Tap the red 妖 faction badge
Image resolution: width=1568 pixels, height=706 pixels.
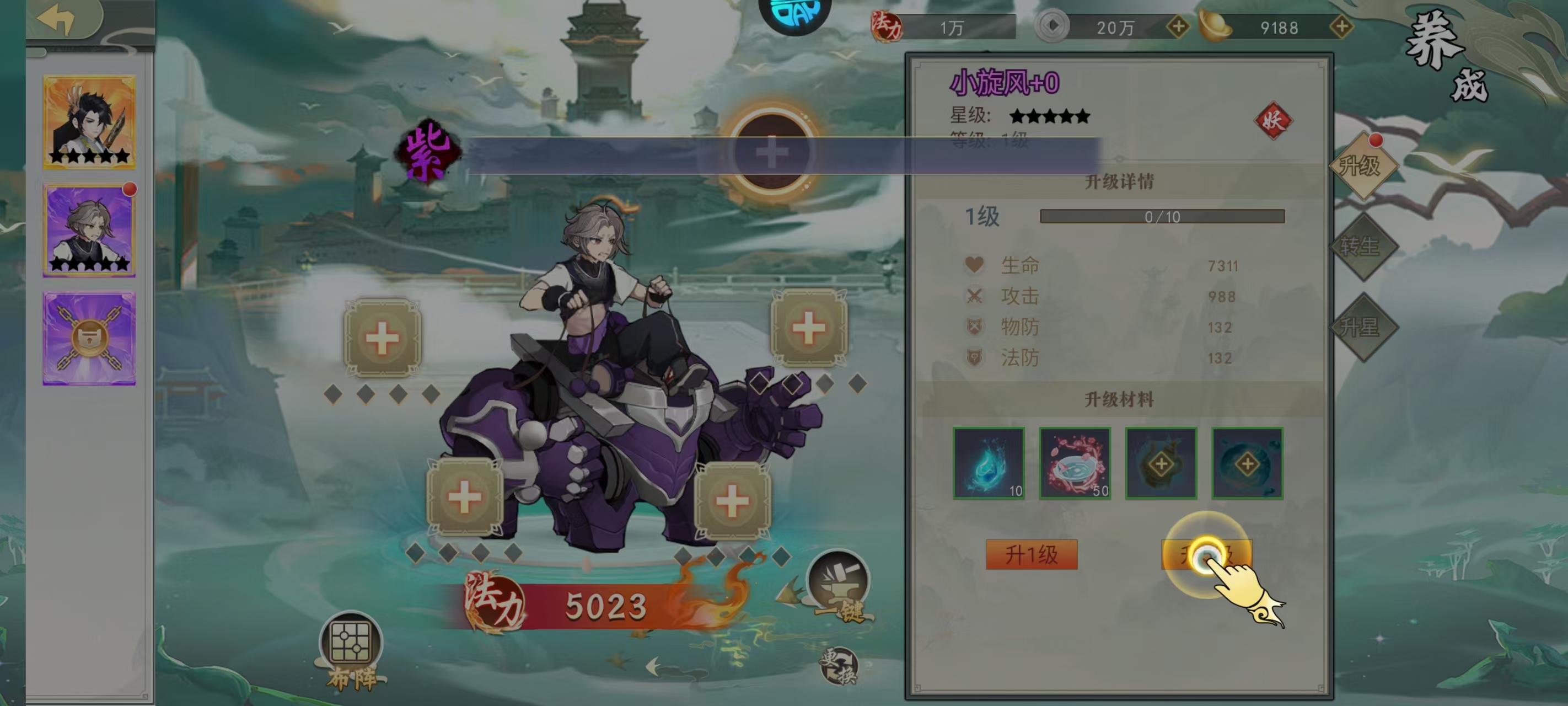tap(1273, 120)
